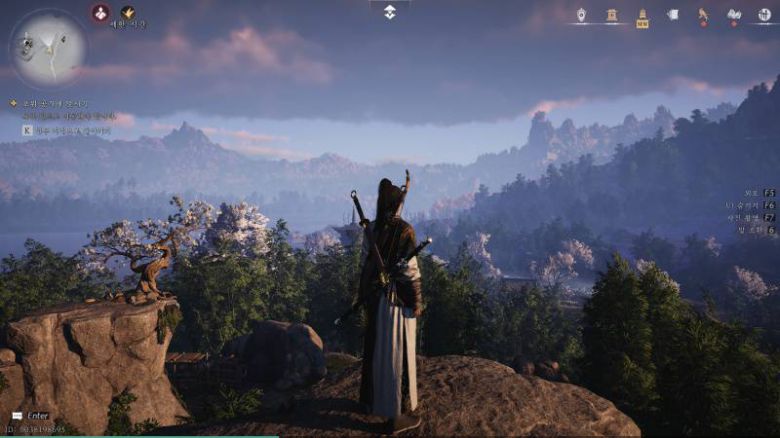Select the golden bird icon beside the minimap
The width and height of the screenshot is (780, 438).
[128, 13]
